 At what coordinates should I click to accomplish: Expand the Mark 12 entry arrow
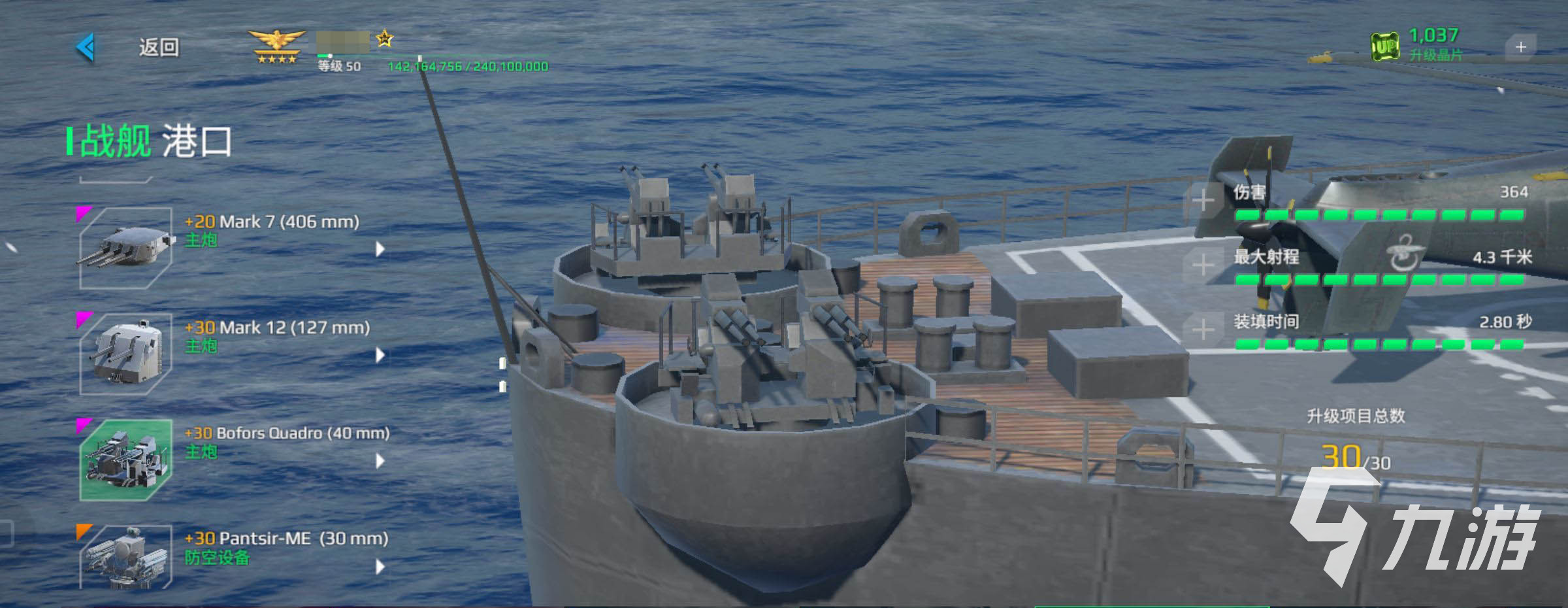[x=380, y=355]
